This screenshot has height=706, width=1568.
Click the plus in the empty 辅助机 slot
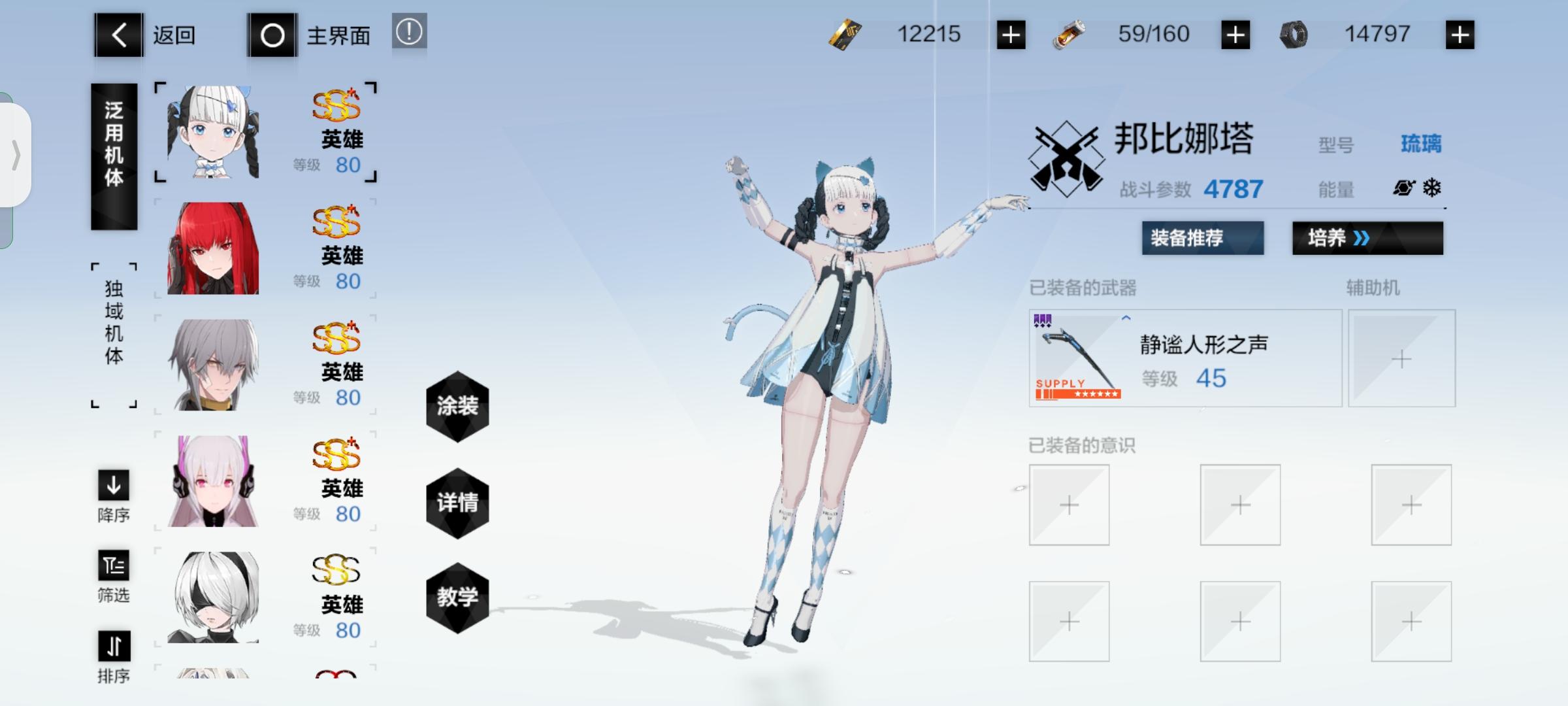[x=1402, y=358]
